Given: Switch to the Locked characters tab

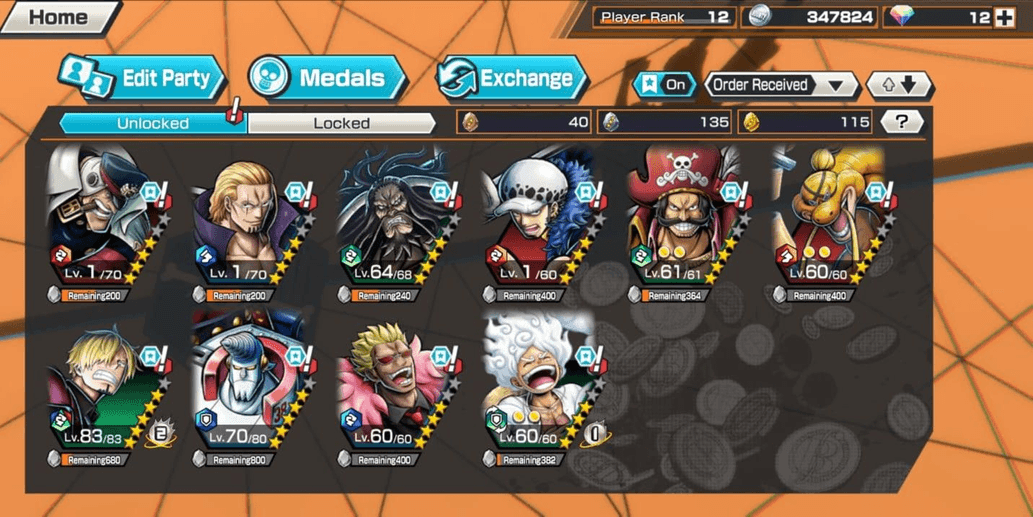Looking at the screenshot, I should [x=341, y=123].
